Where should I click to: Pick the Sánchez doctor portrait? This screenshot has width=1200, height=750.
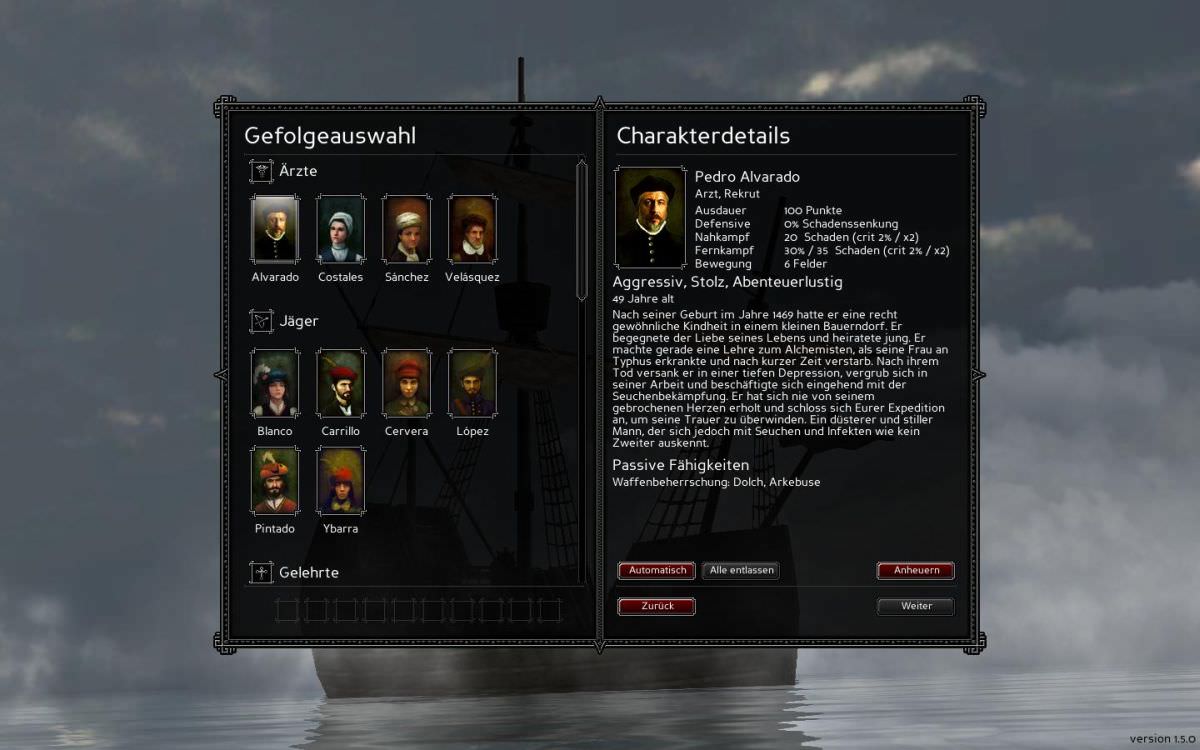(x=407, y=229)
